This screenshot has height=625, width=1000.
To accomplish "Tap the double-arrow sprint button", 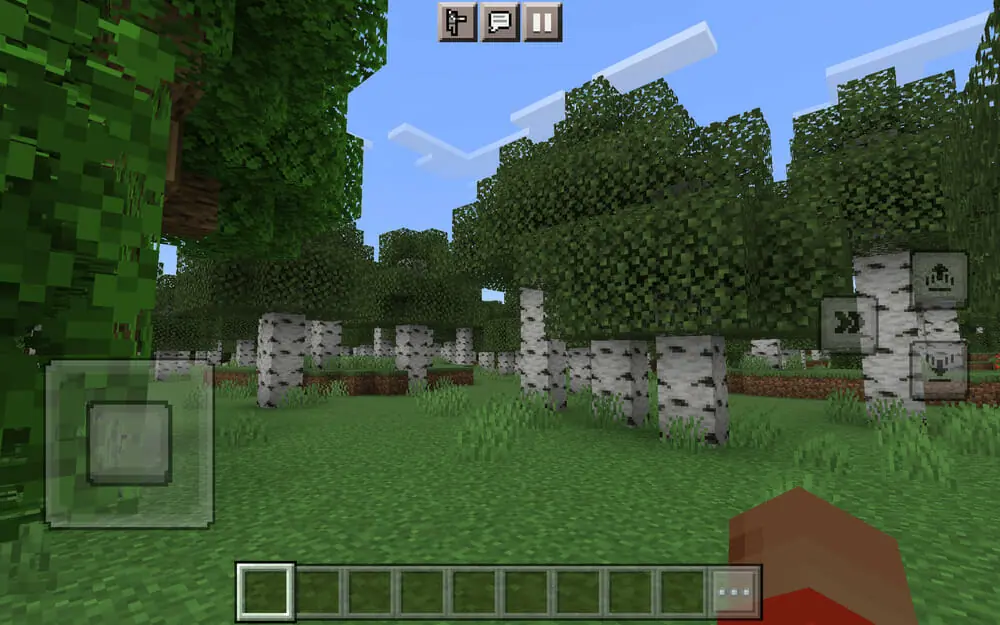I will tap(849, 324).
